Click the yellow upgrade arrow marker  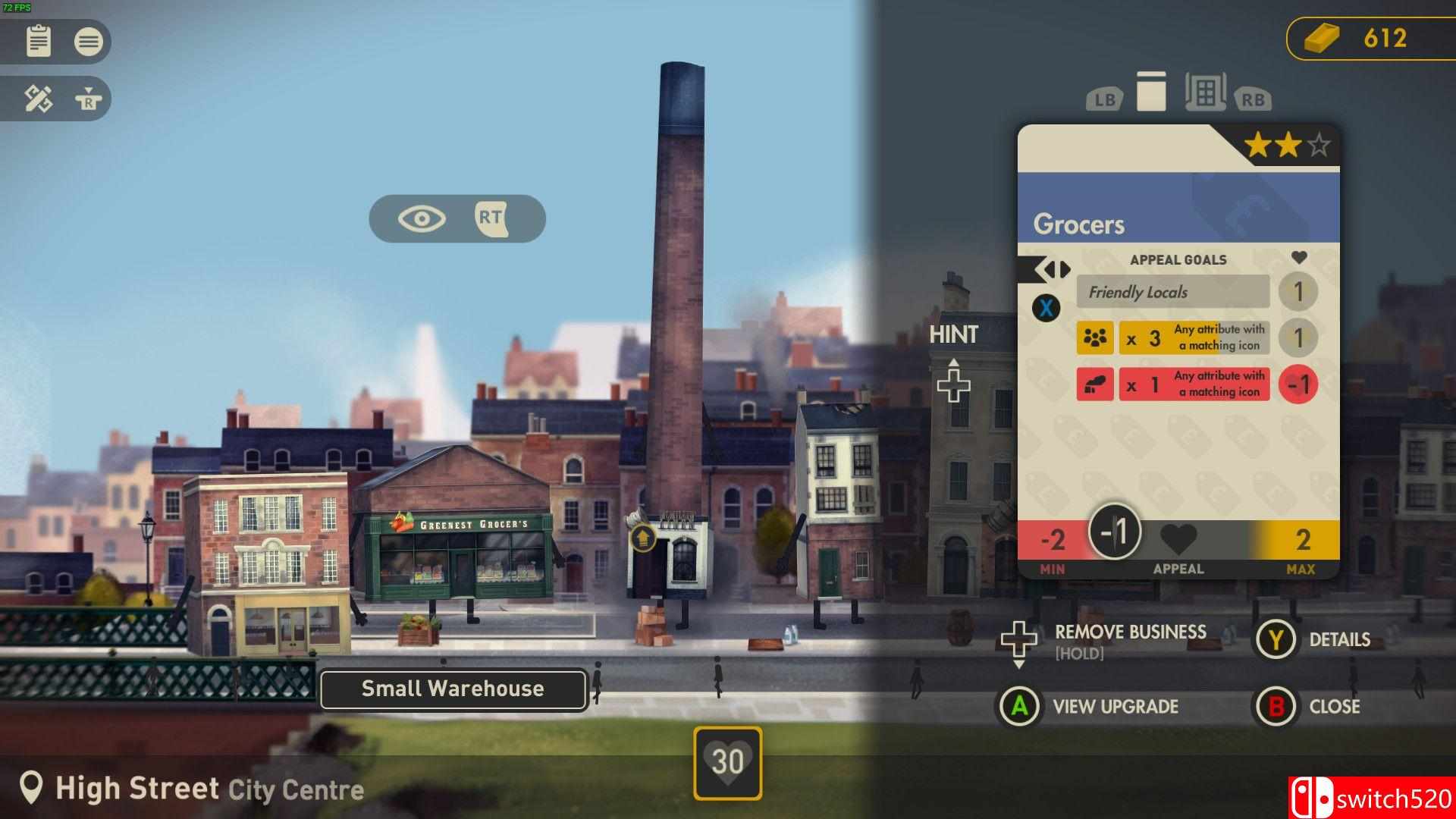coord(642,538)
